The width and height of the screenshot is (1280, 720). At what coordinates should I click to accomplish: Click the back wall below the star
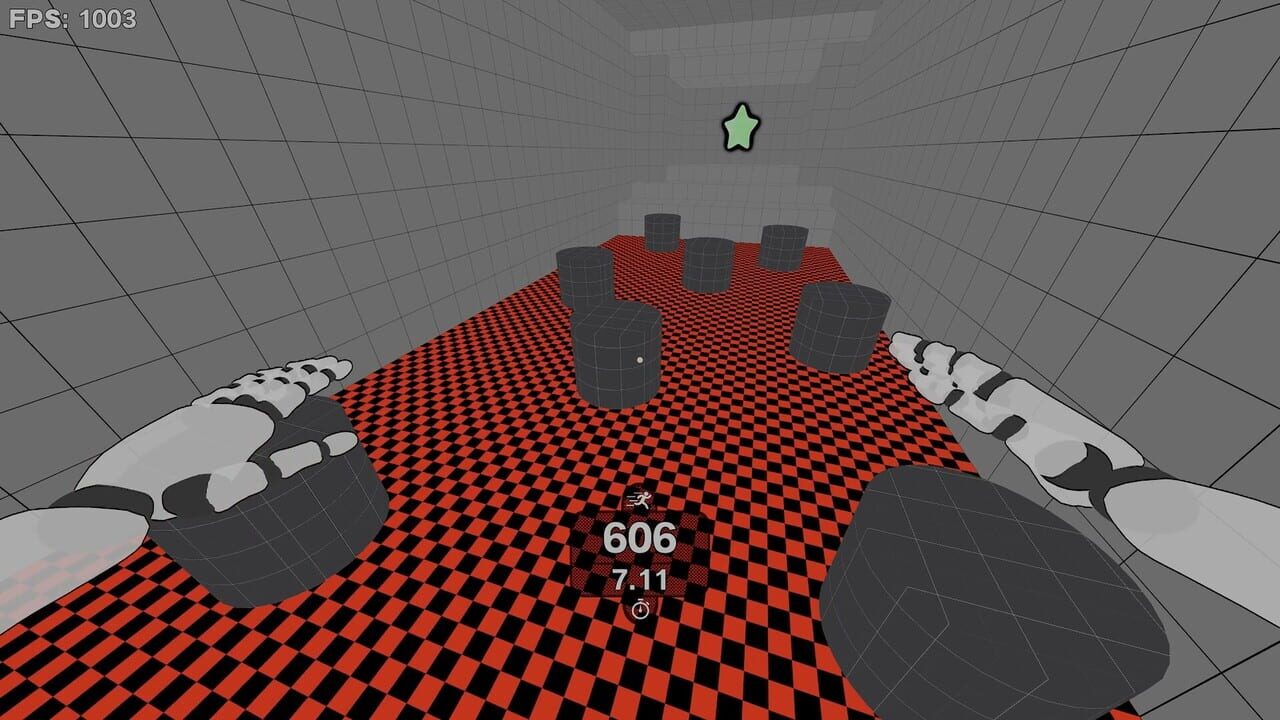coord(740,190)
